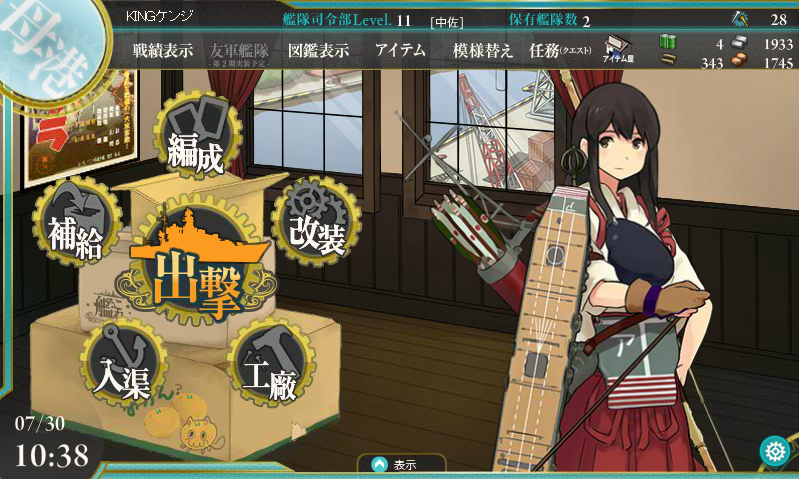Toggle the 表示 display button

[x=395, y=465]
